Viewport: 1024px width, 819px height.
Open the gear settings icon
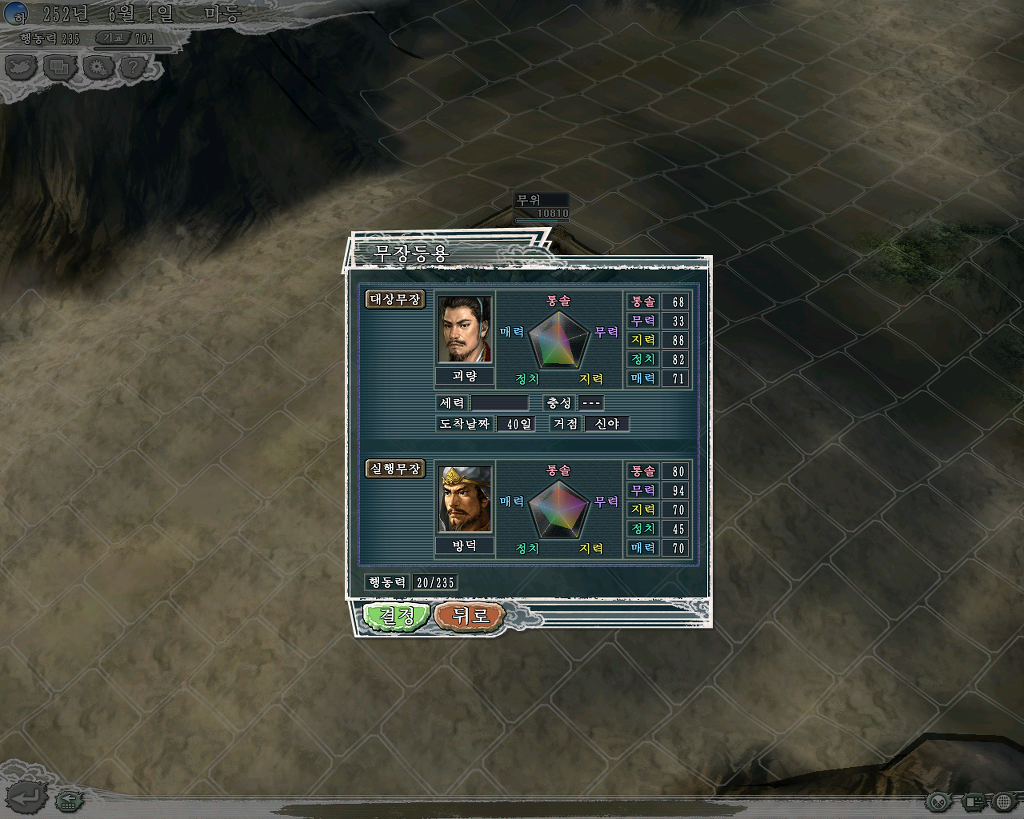coord(97,67)
